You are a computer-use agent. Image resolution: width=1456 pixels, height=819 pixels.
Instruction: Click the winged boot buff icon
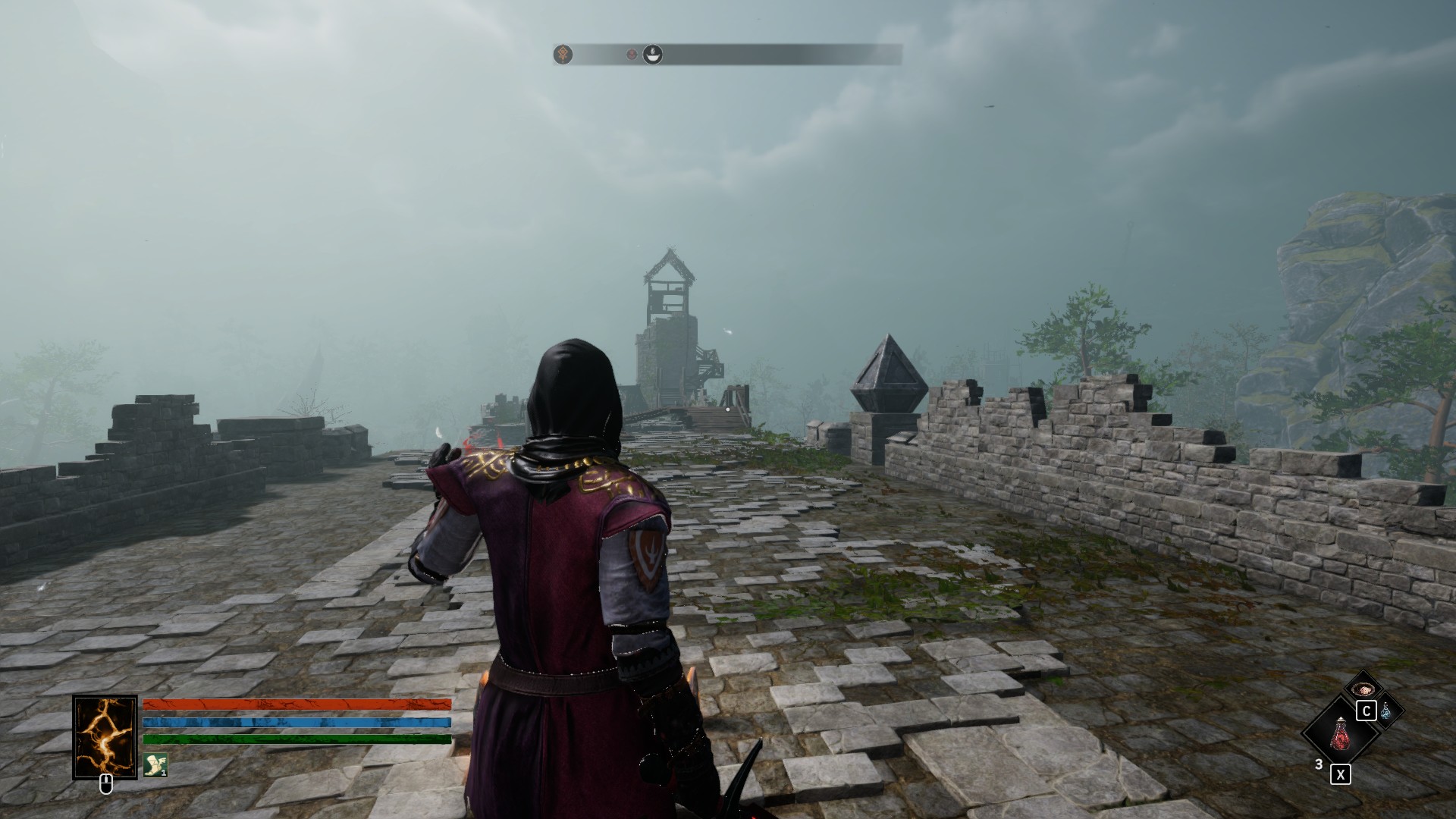(x=155, y=764)
